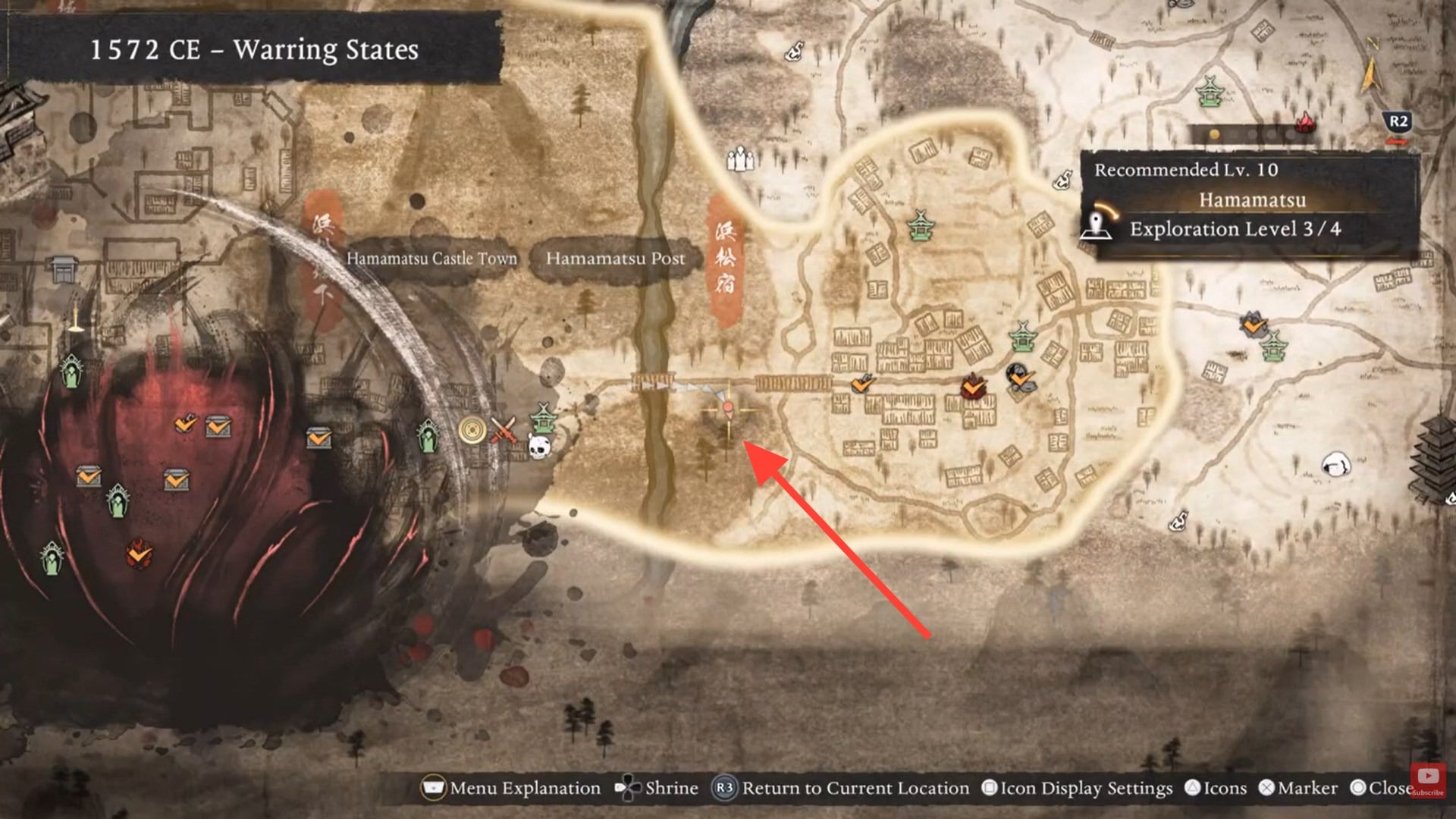Click the skull icon near Hamamatsu Castle Town

pos(539,447)
